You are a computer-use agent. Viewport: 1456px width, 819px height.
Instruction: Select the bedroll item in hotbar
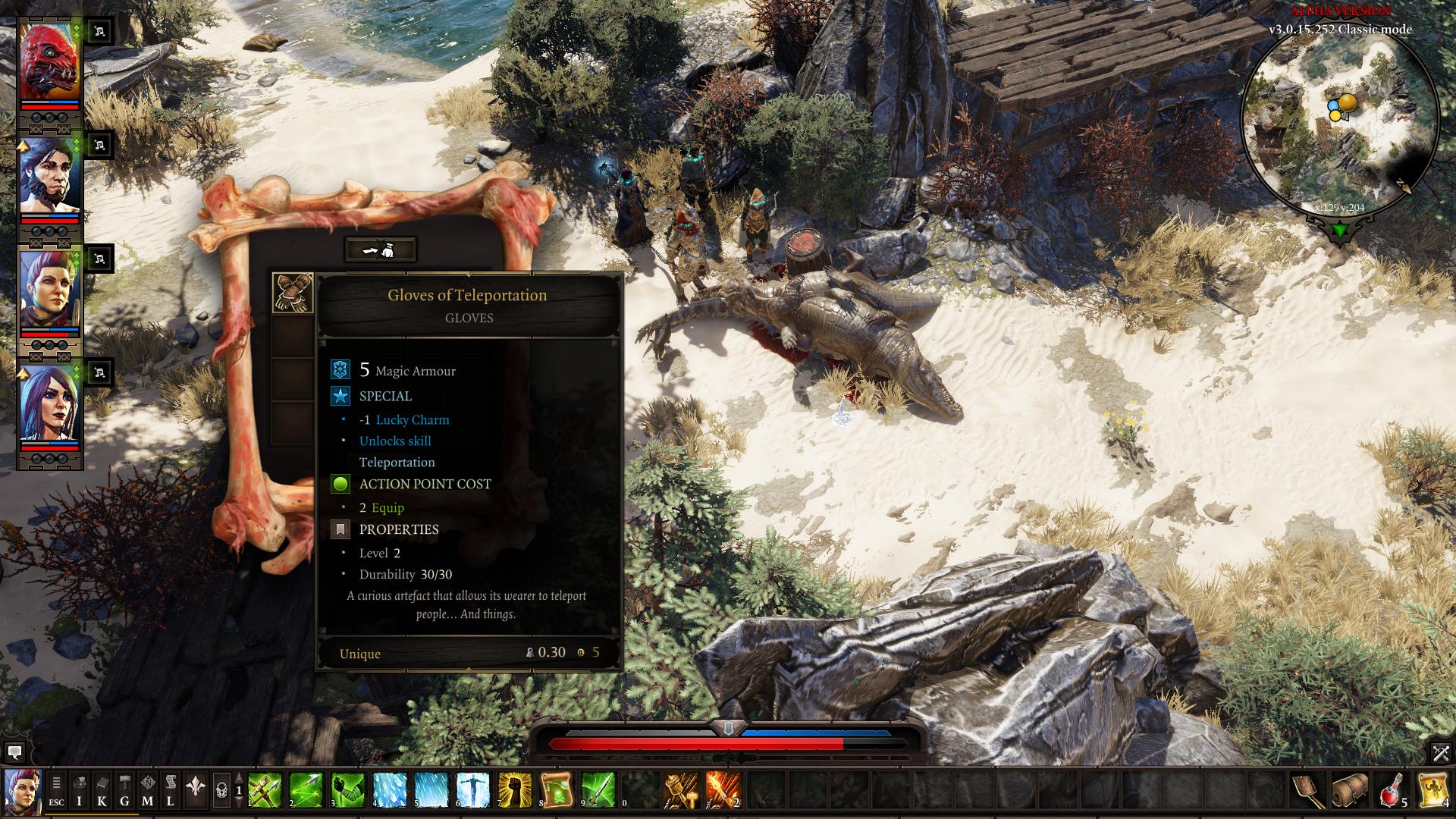click(1351, 790)
